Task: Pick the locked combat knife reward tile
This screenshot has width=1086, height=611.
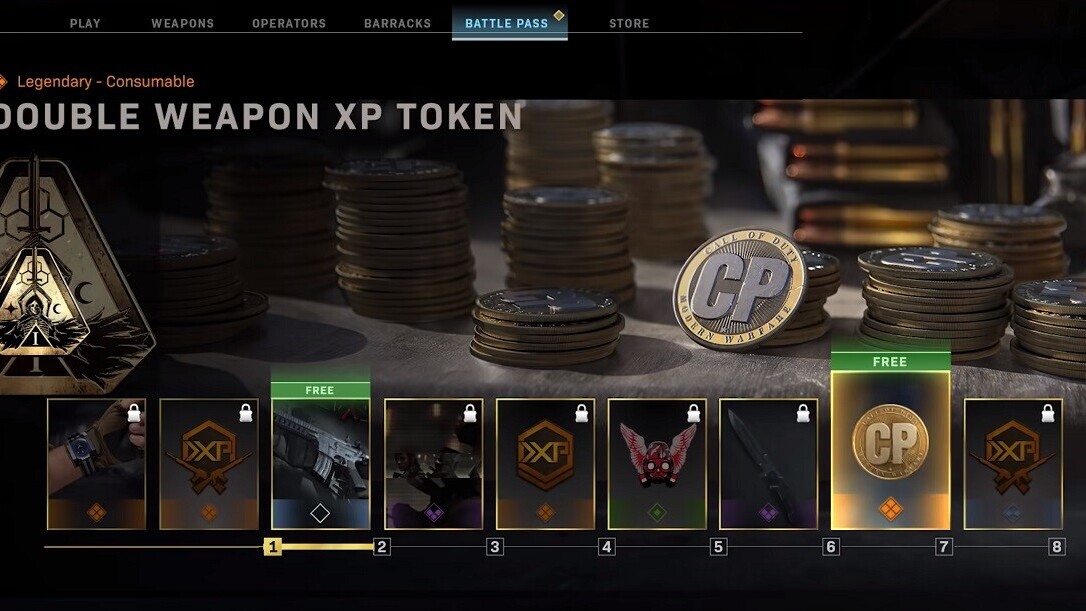Action: 769,463
